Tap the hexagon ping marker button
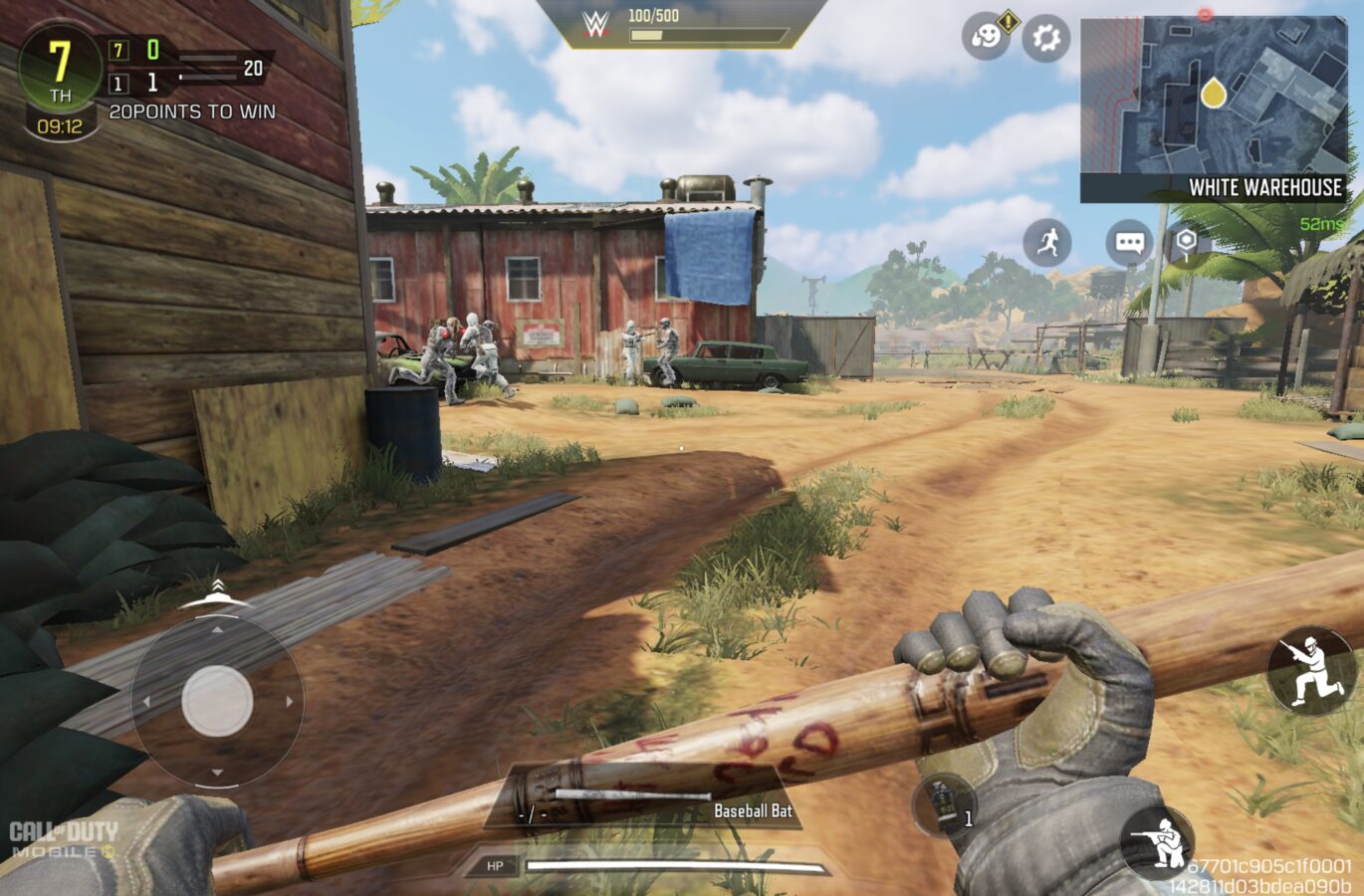The width and height of the screenshot is (1364, 896). click(1187, 242)
